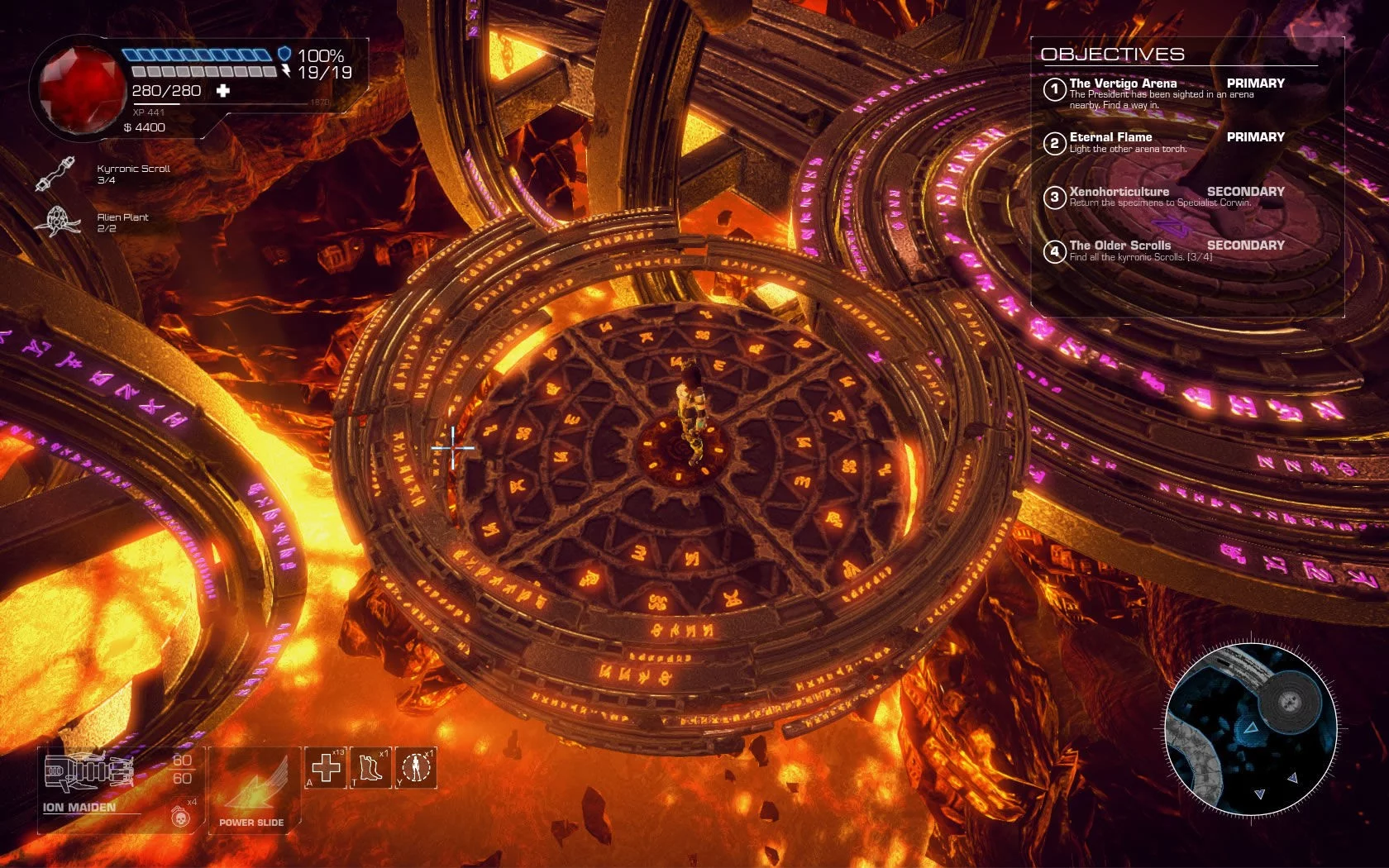Choose the Eternal Flame objective
The width and height of the screenshot is (1389, 868).
[1110, 137]
